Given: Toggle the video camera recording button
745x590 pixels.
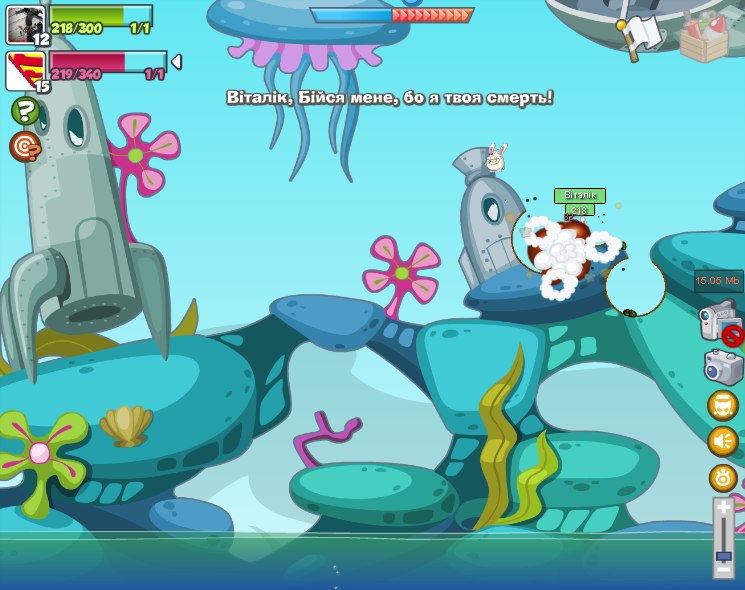Looking at the screenshot, I should (x=718, y=324).
